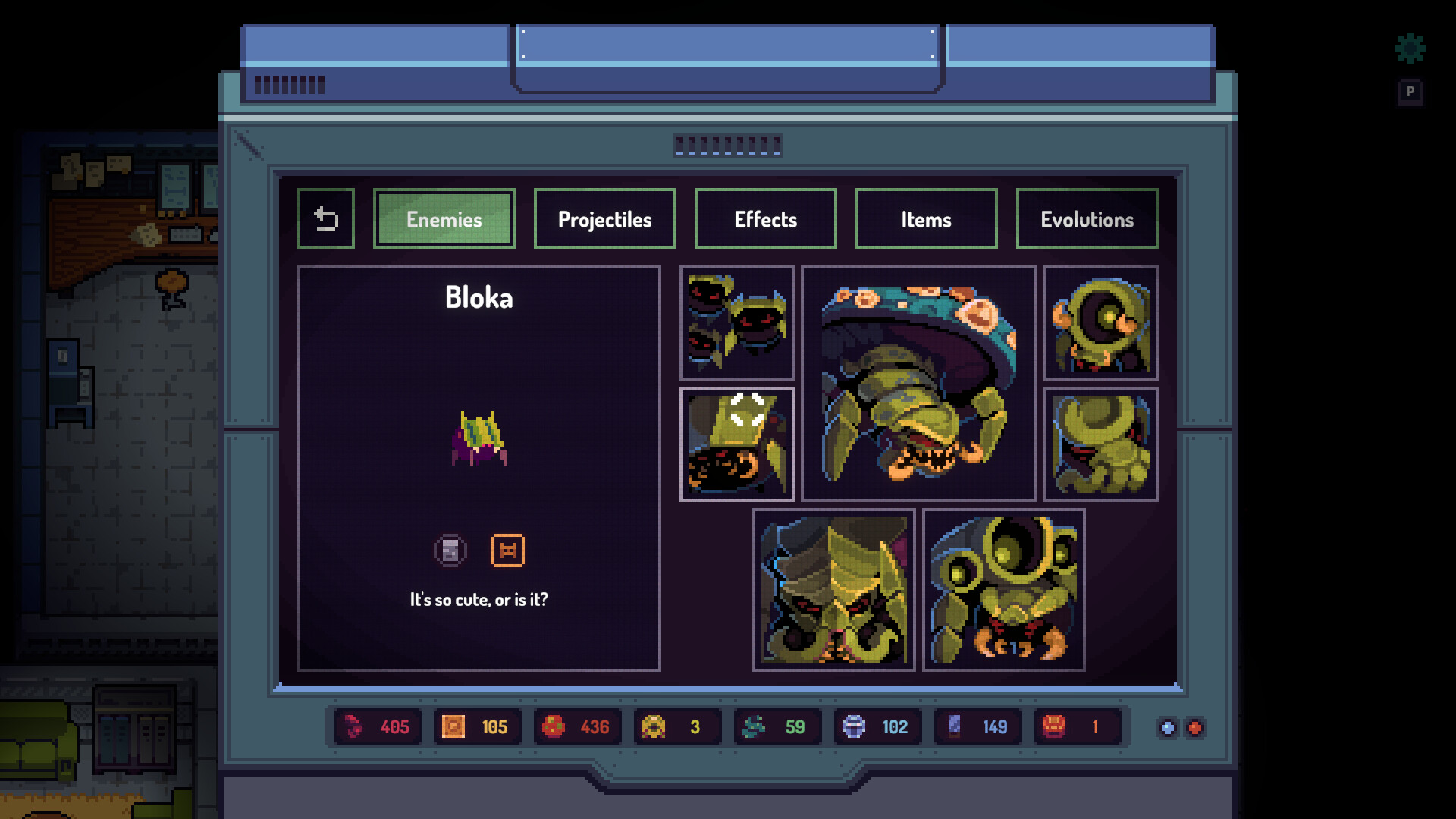Click the yellow alien token showing 3
Screen dimensions: 1456x819
coord(676,726)
